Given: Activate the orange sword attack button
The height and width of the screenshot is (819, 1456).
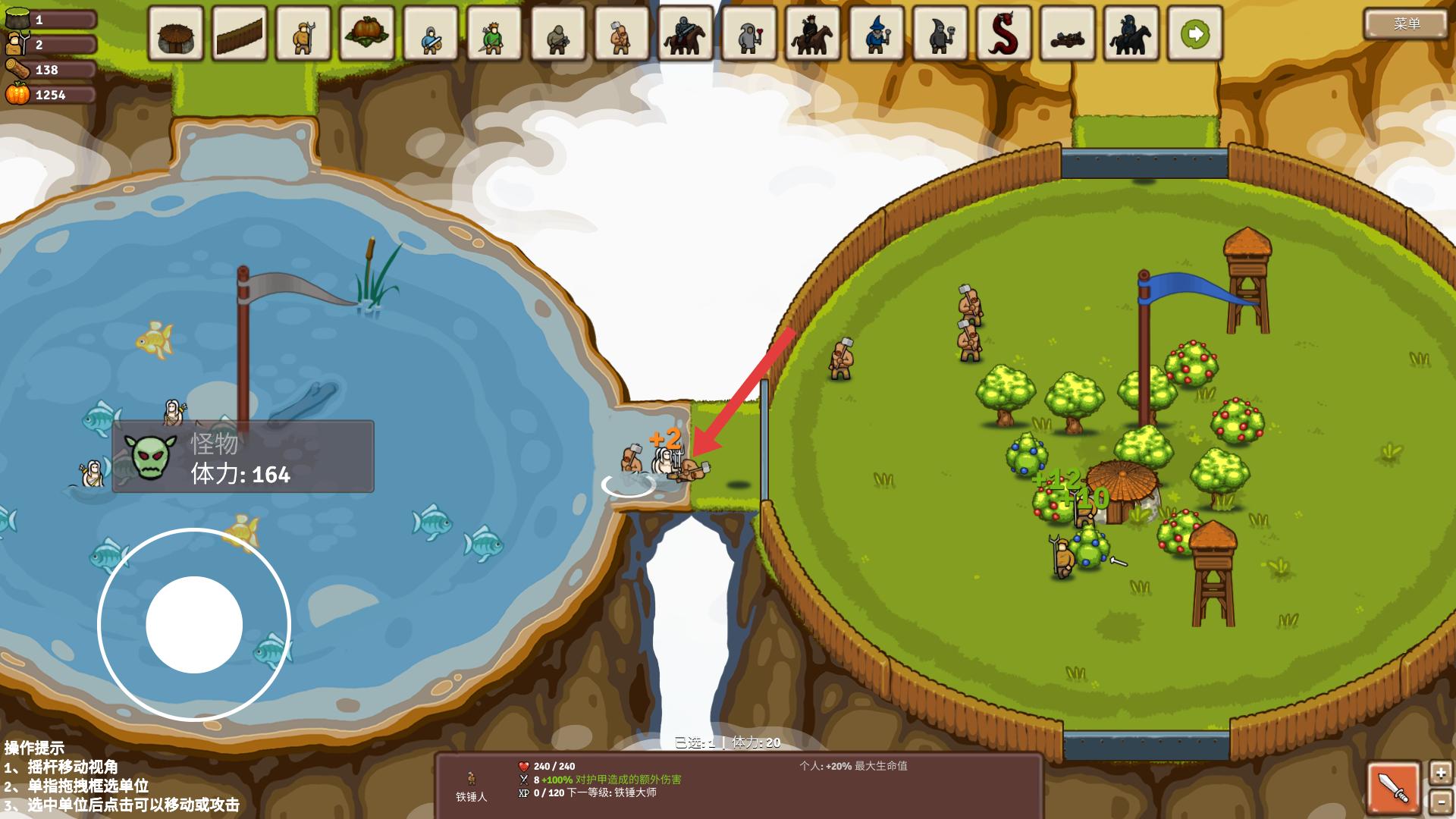Looking at the screenshot, I should coord(1394,789).
